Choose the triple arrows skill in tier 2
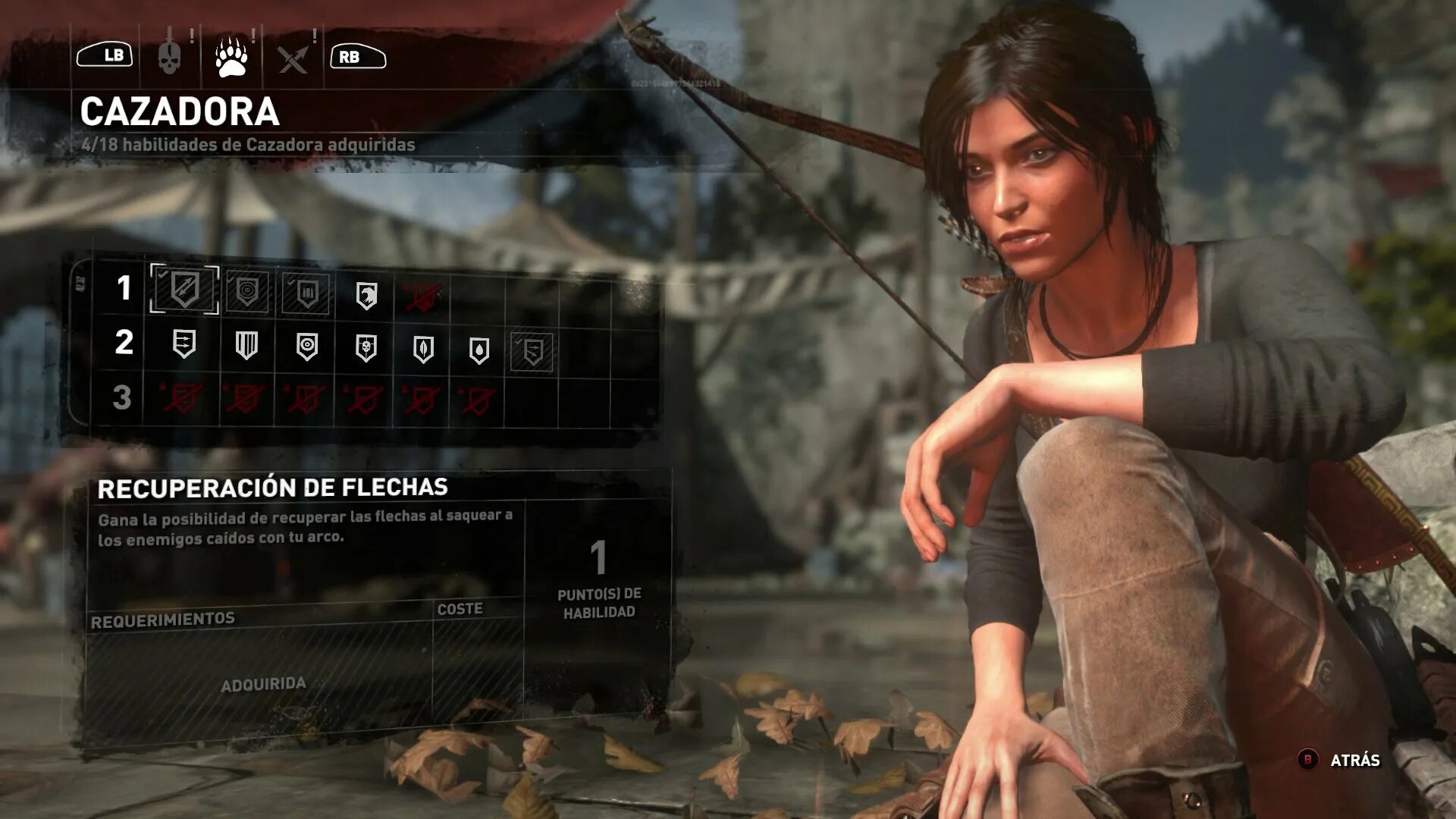 click(184, 344)
